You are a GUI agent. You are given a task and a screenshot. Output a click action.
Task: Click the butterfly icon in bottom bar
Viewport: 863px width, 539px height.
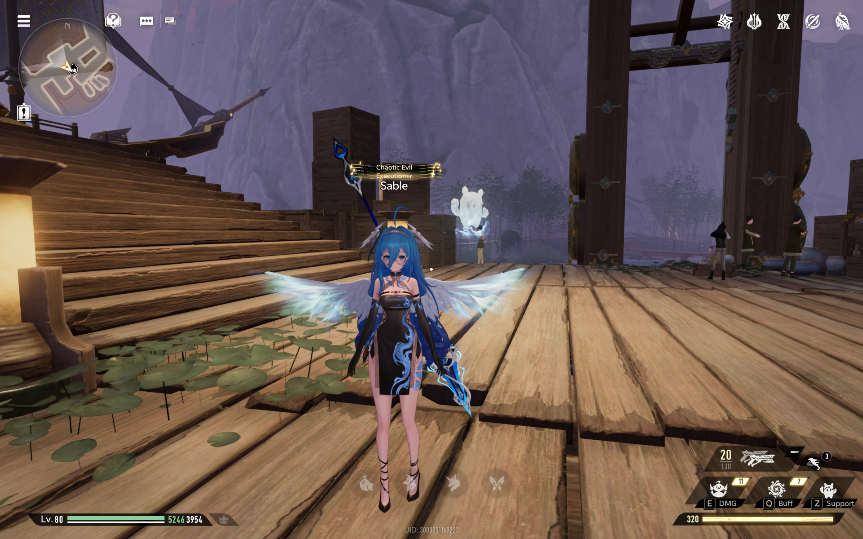494,483
